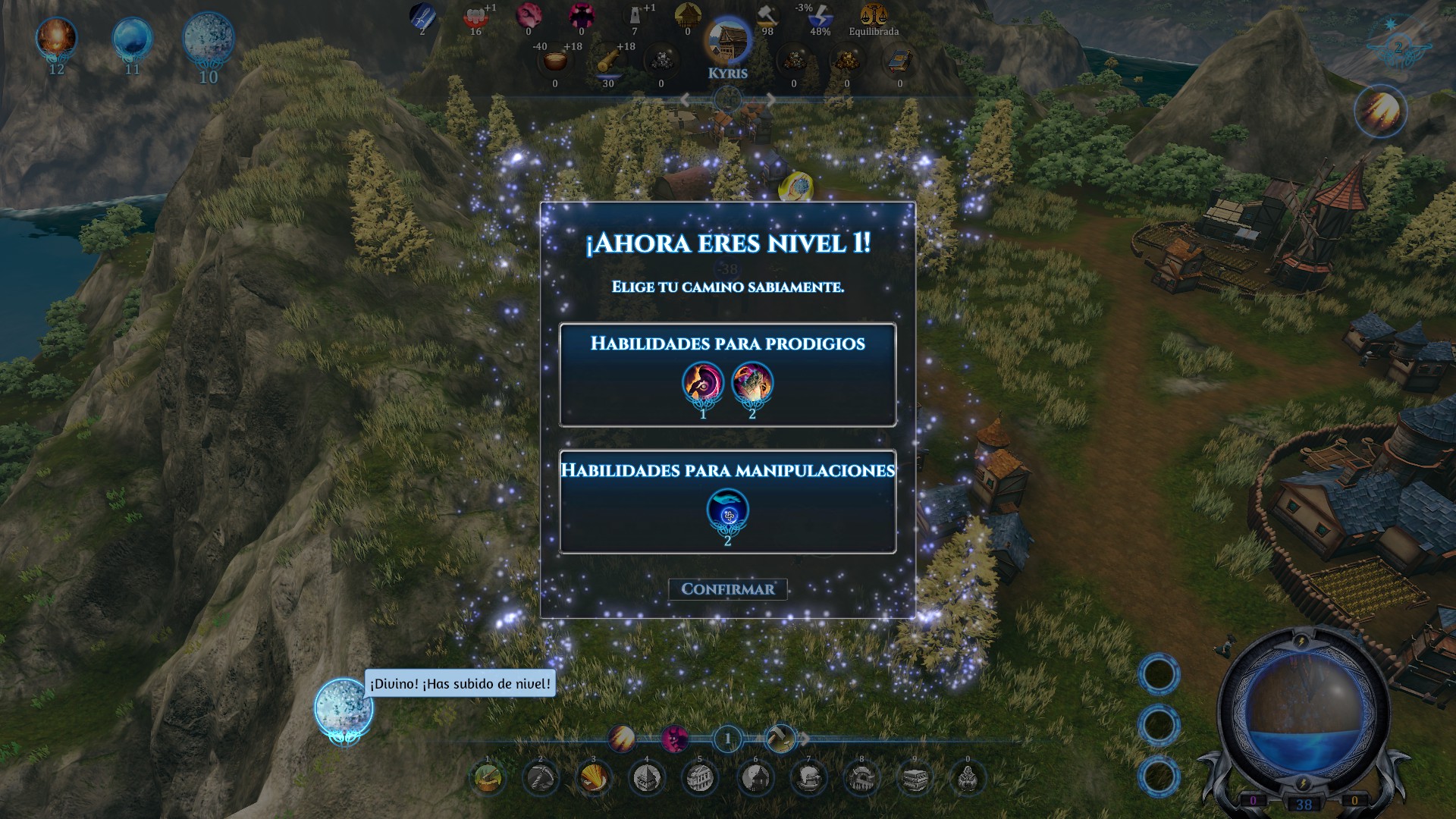Select the woodcutting axe action in slot 1
1456x819 pixels.
point(488,777)
